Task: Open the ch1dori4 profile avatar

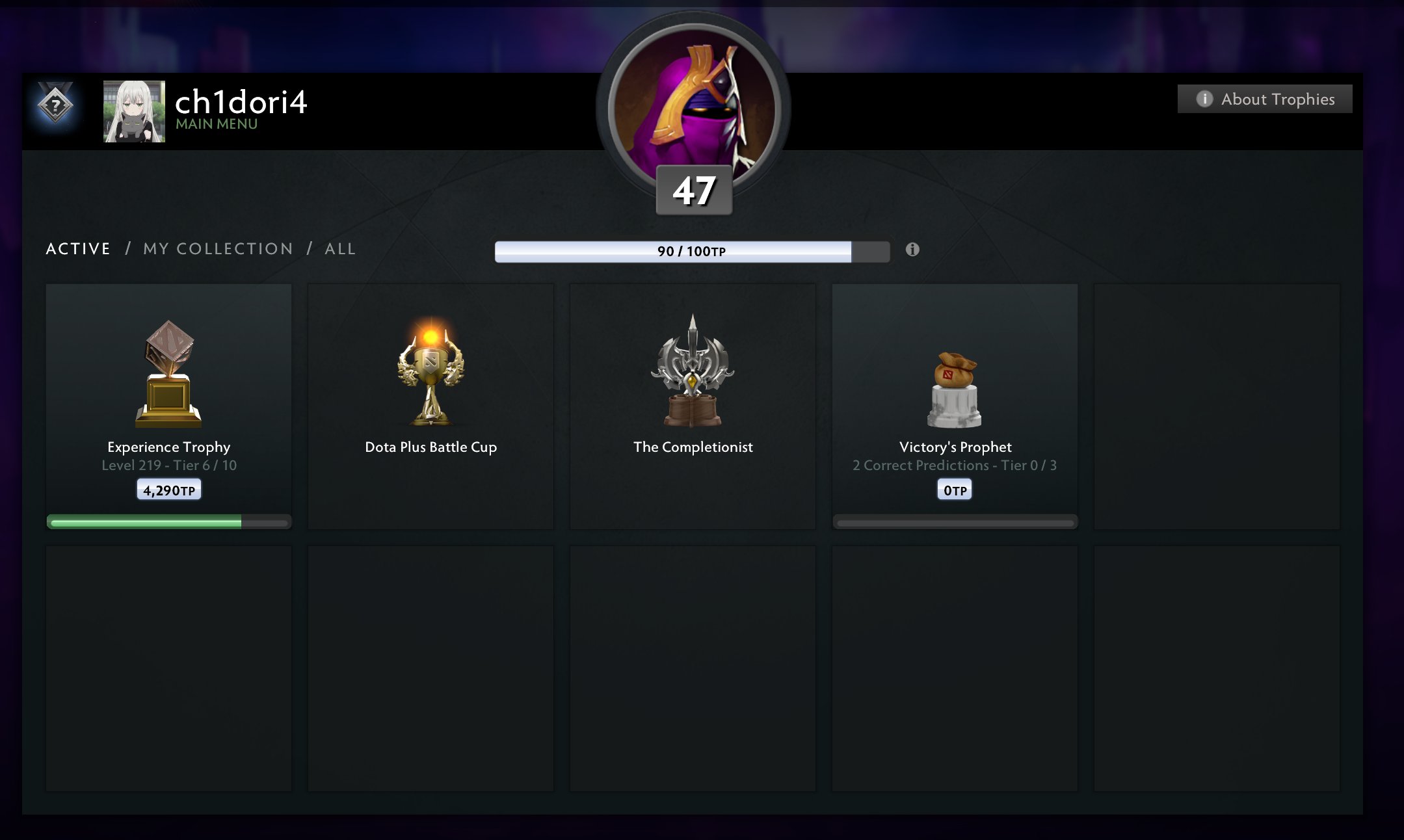Action: [x=134, y=111]
